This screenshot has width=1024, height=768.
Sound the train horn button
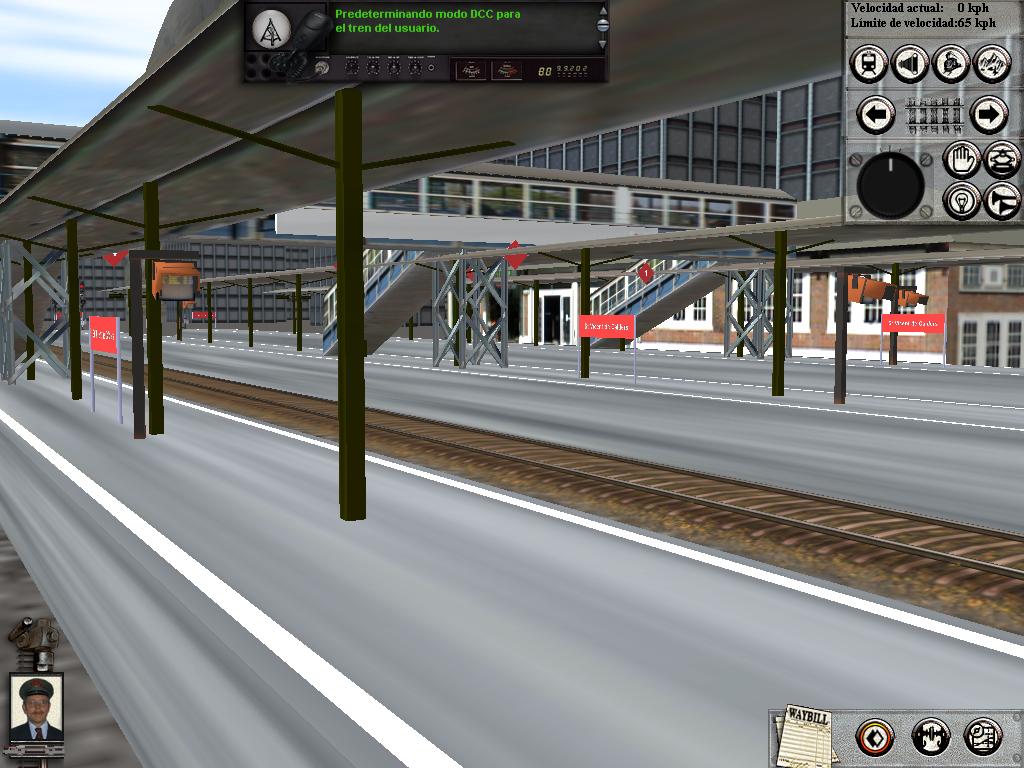(1001, 200)
